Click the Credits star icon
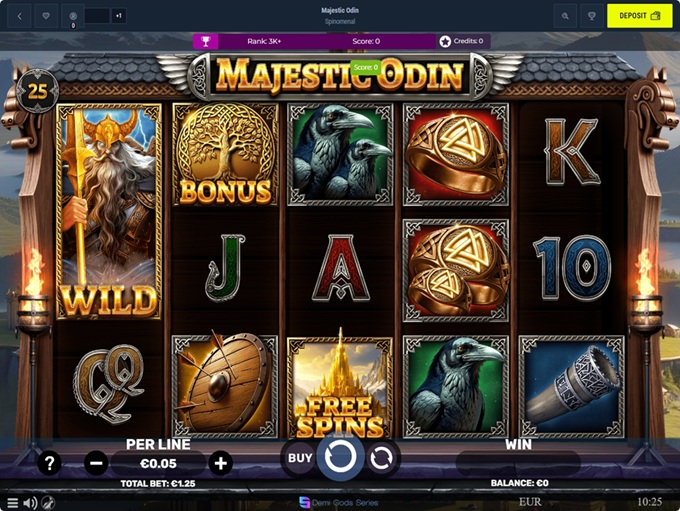The image size is (680, 511). [x=445, y=41]
